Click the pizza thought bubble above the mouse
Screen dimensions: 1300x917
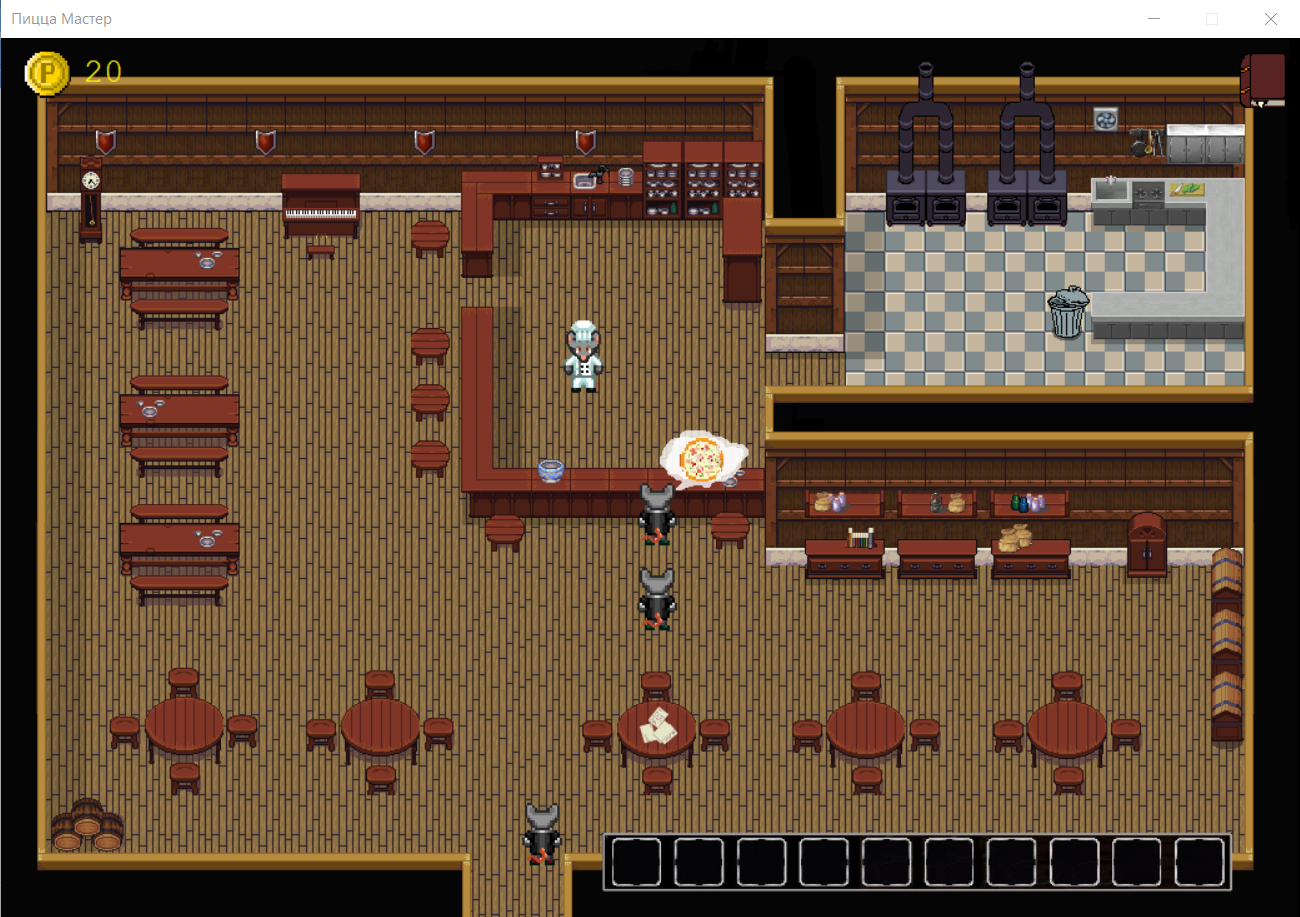click(x=703, y=458)
